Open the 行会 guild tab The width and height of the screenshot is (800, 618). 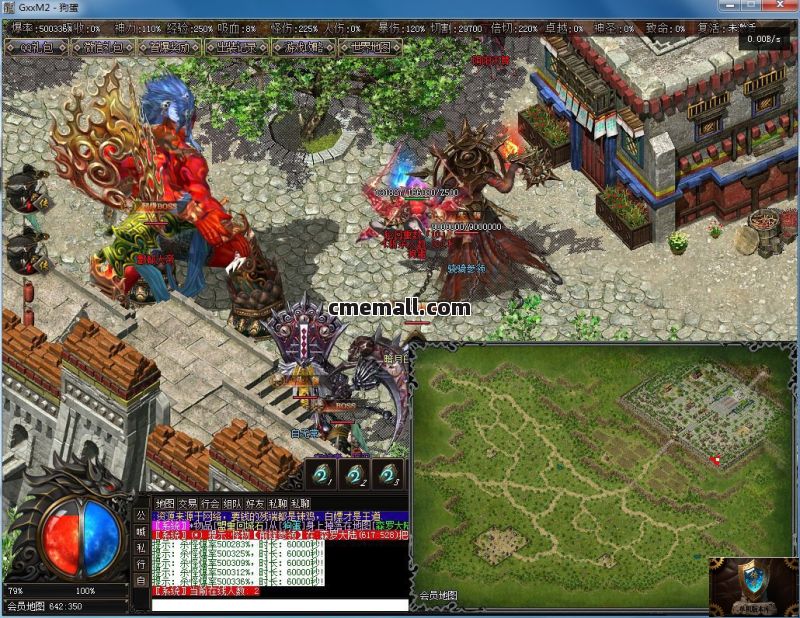click(210, 503)
